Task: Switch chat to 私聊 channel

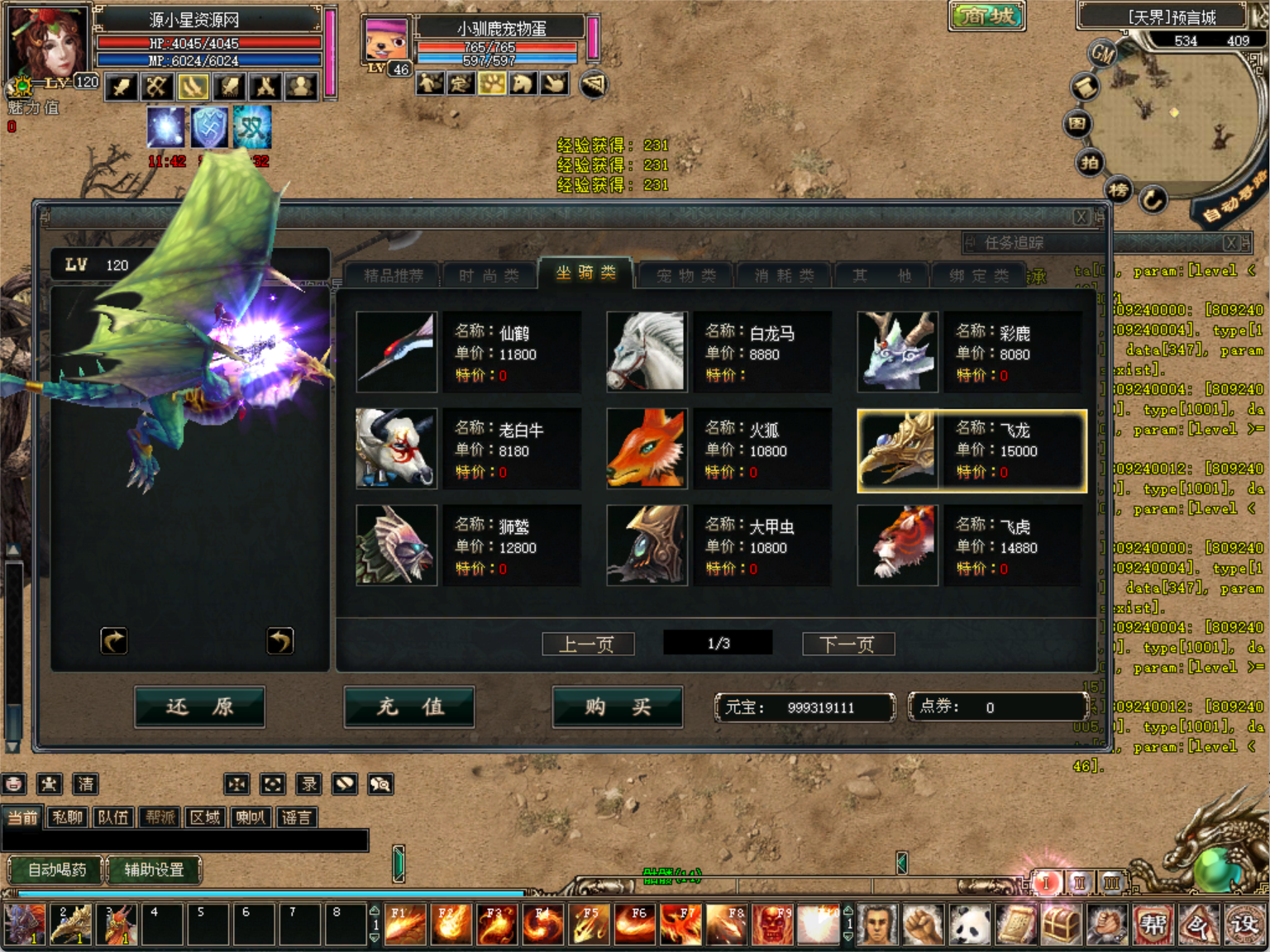Action: tap(67, 817)
